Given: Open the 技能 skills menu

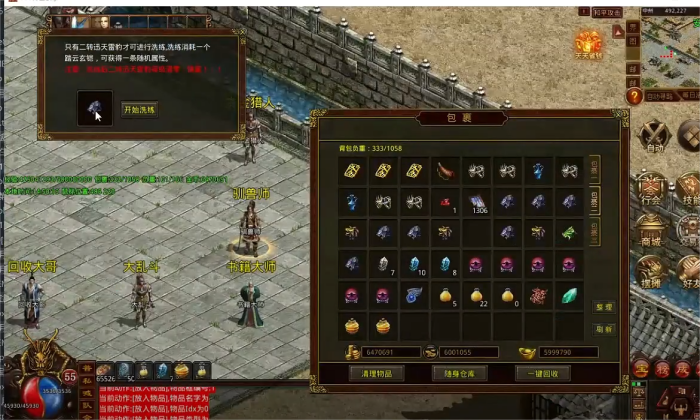Looking at the screenshot, I should tap(689, 188).
